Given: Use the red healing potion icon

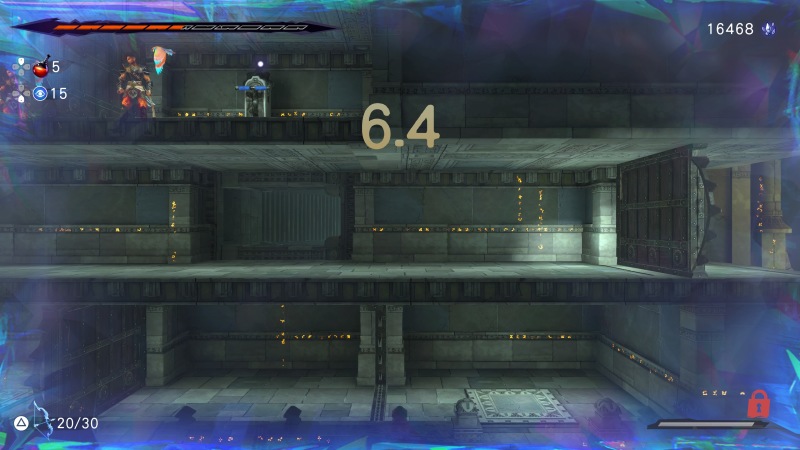Looking at the screenshot, I should click(x=41, y=68).
